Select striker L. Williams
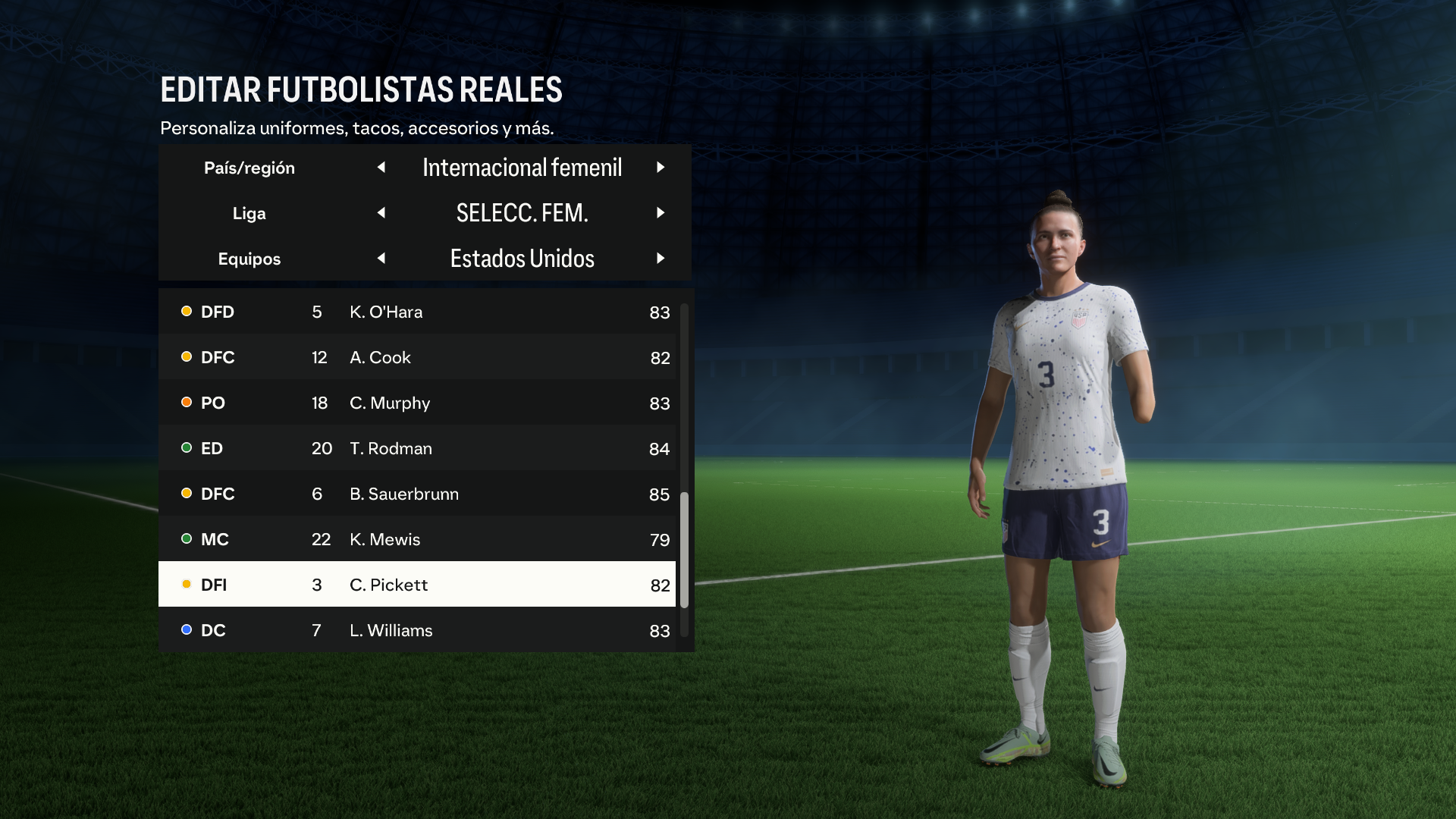 tap(417, 630)
